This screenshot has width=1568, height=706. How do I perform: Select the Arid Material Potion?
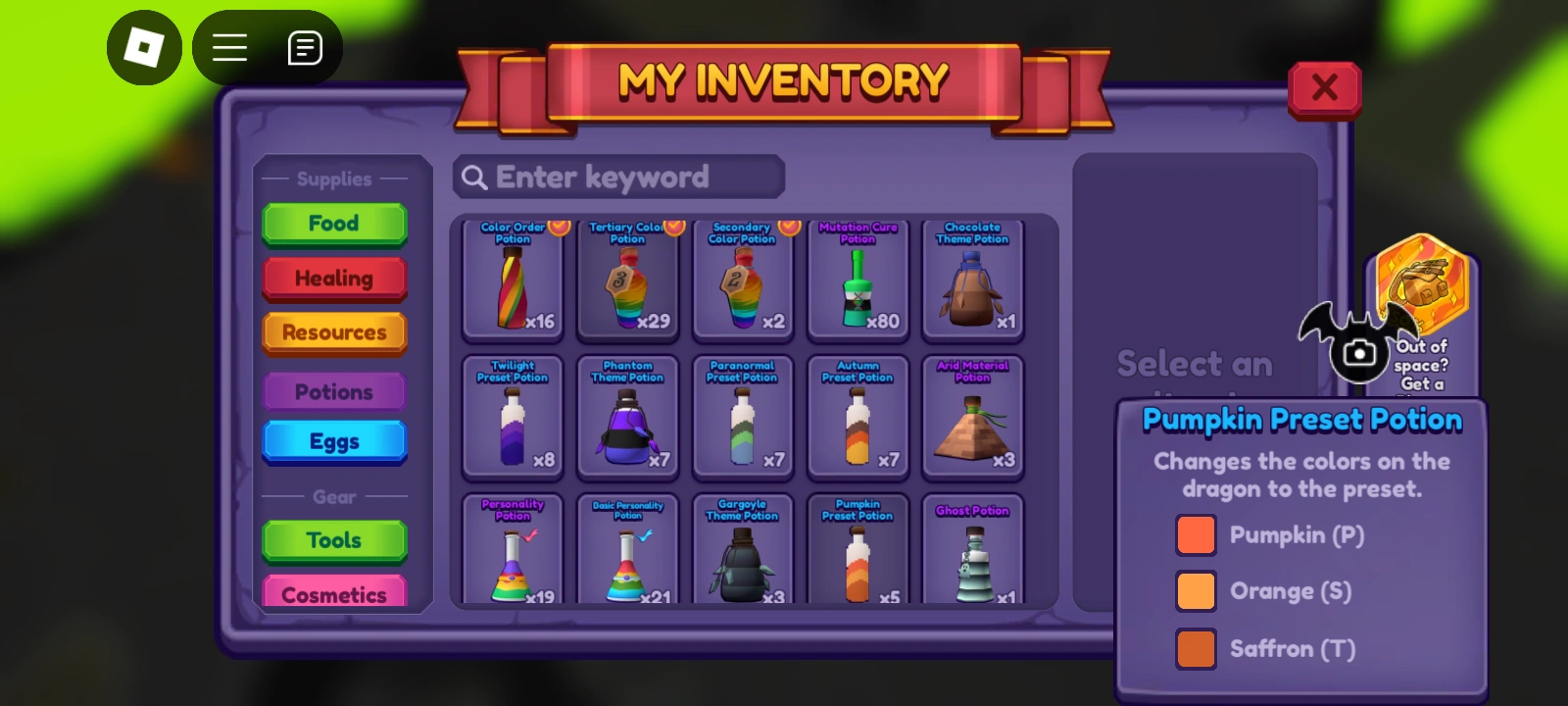pos(973,420)
